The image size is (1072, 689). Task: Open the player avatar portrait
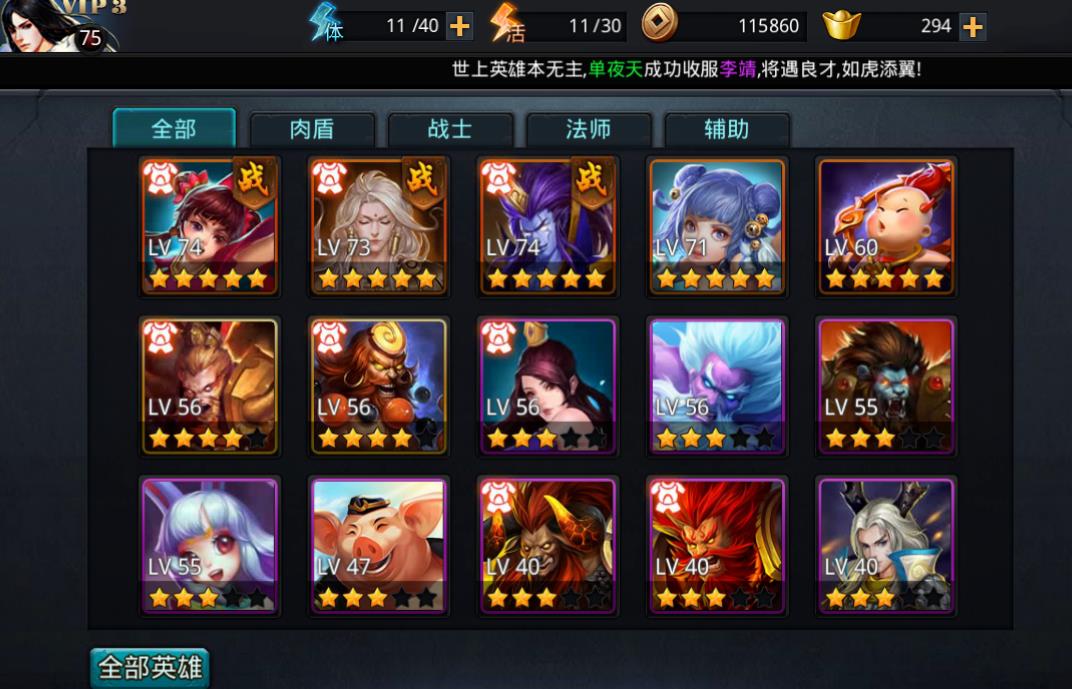pos(45,25)
